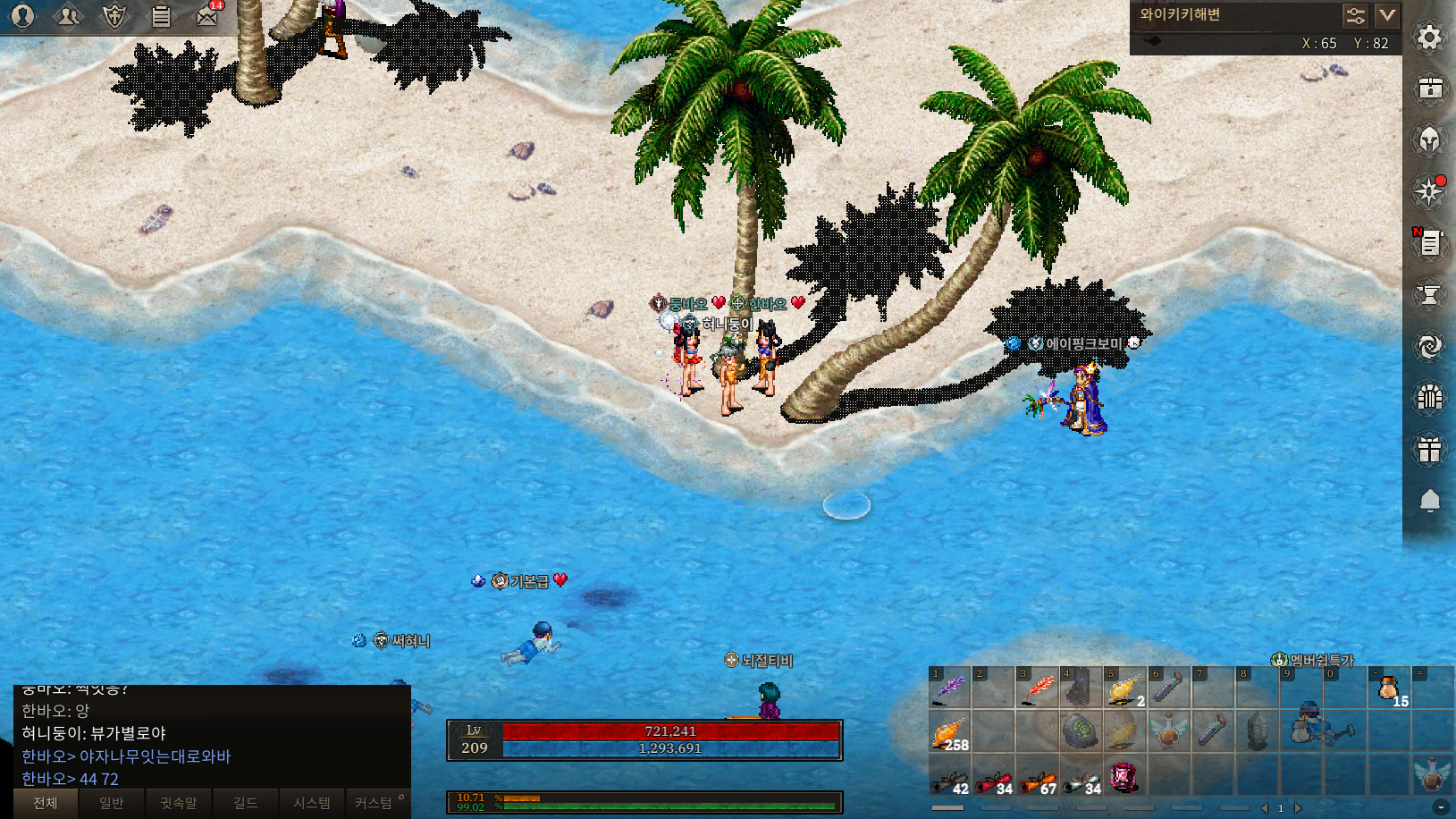
Task: Use the orange shell stack of 258
Action: [949, 732]
